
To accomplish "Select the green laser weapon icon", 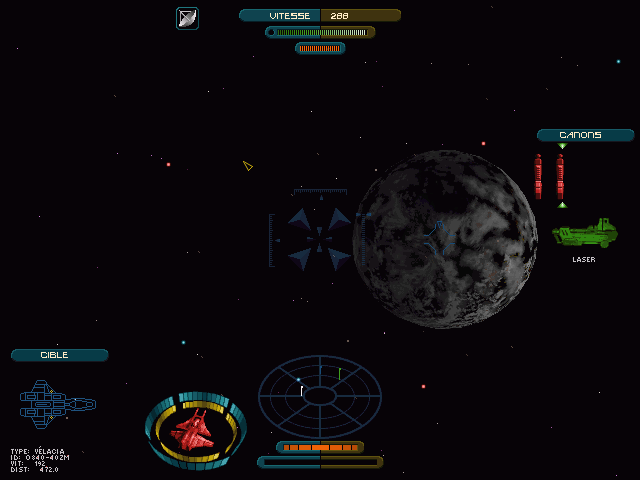I will click(585, 234).
